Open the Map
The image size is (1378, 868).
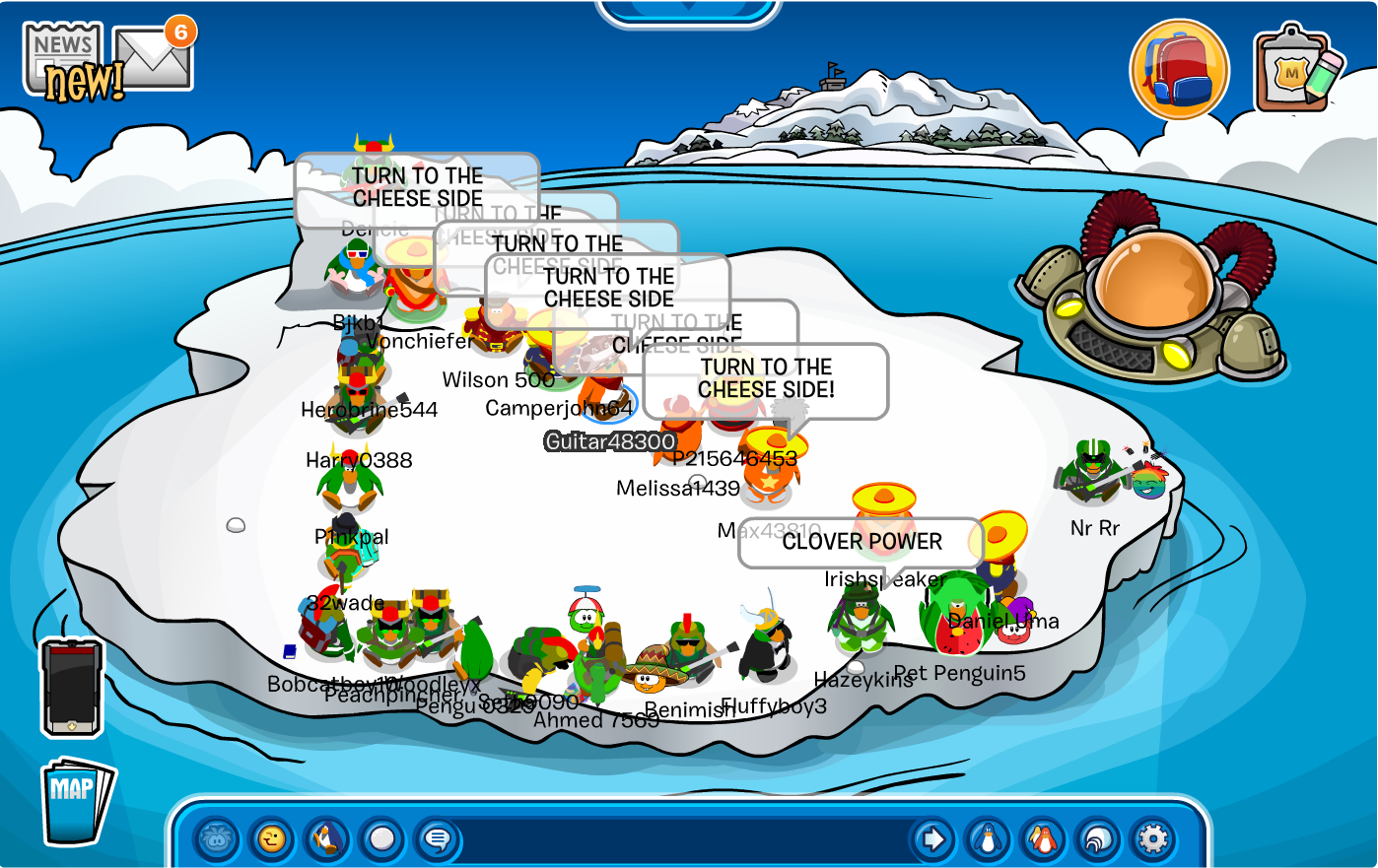point(76,800)
